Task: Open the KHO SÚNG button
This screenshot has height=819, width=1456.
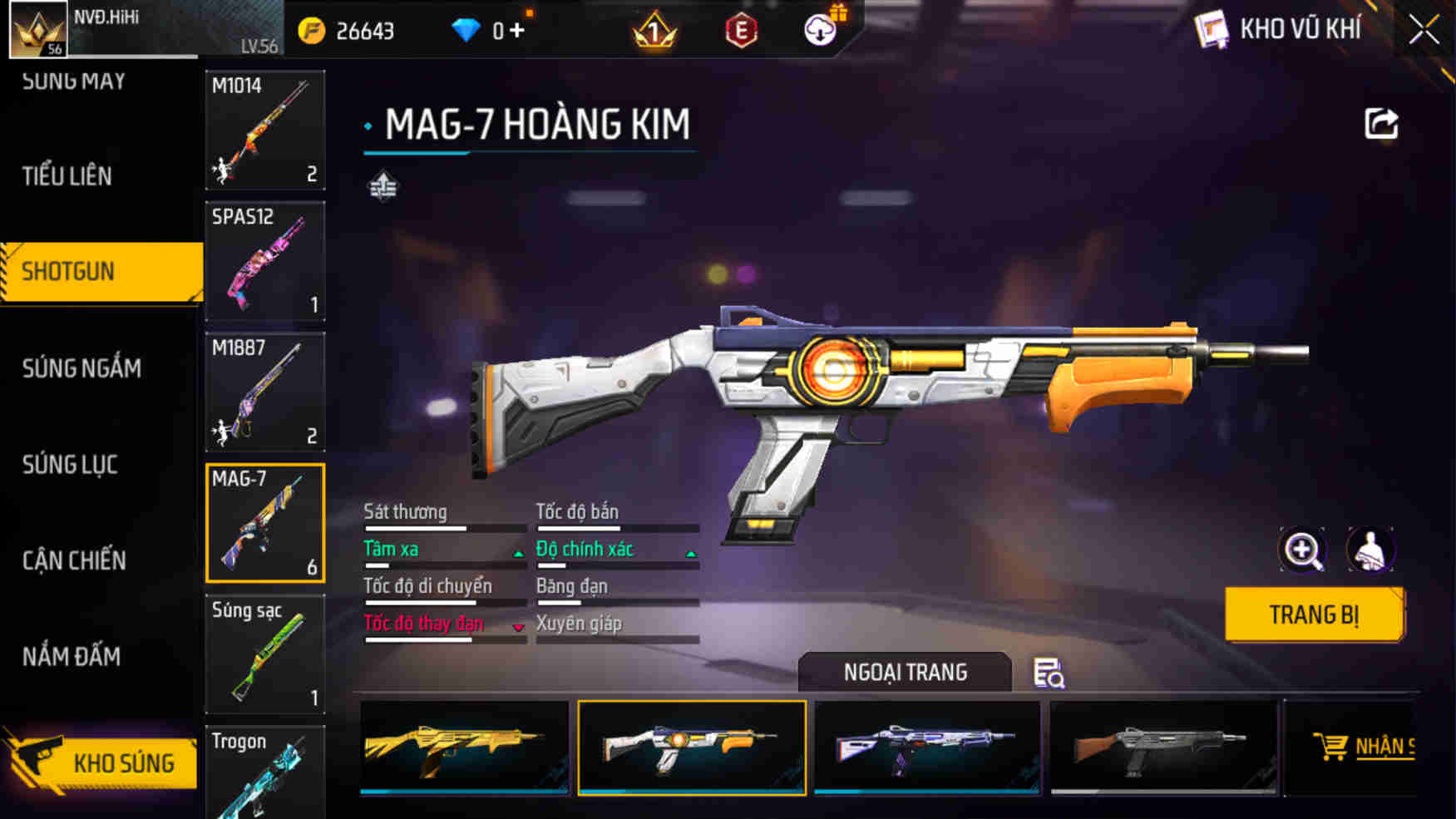Action: 104,762
